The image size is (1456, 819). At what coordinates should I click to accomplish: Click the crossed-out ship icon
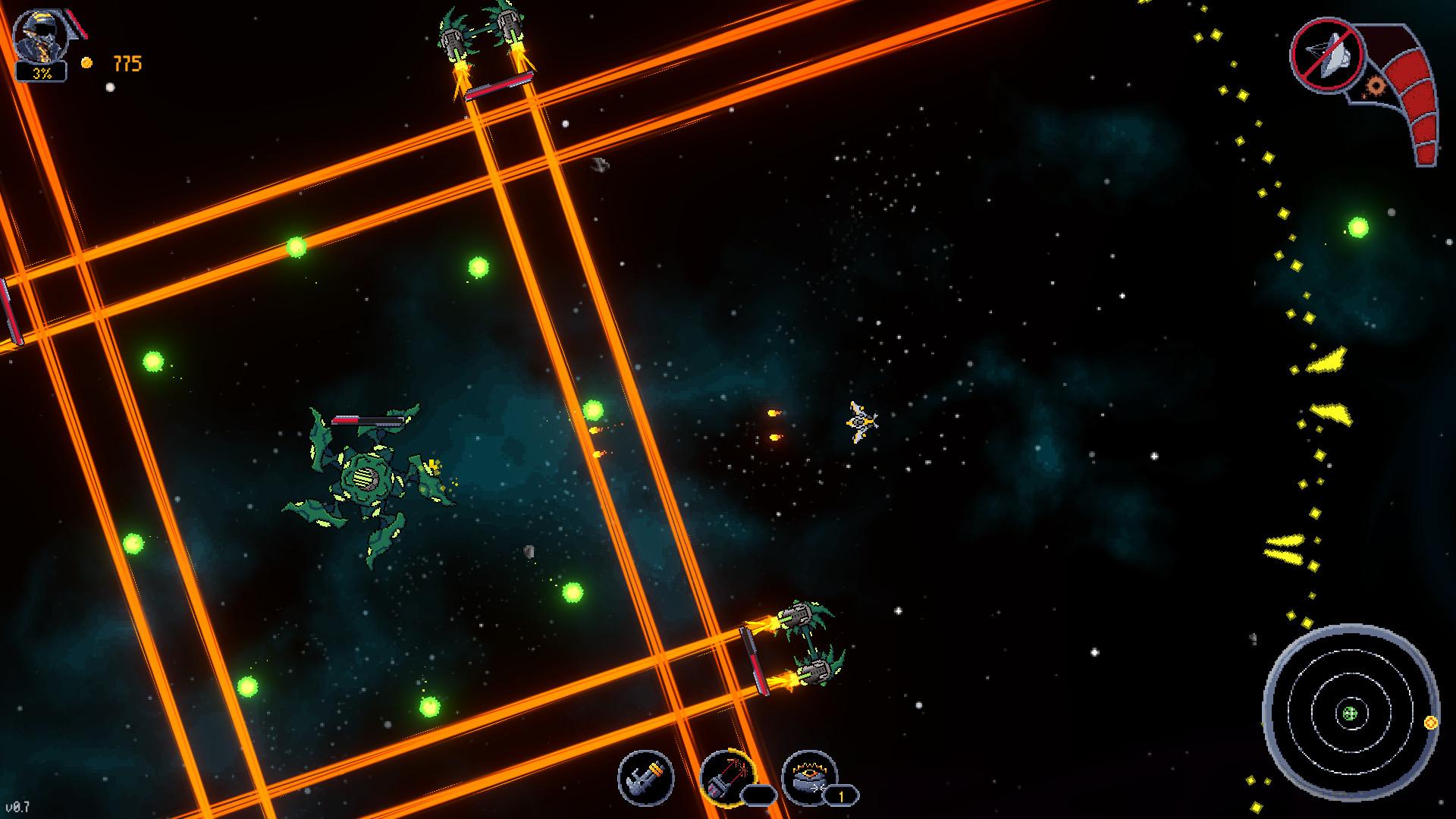[x=1327, y=55]
